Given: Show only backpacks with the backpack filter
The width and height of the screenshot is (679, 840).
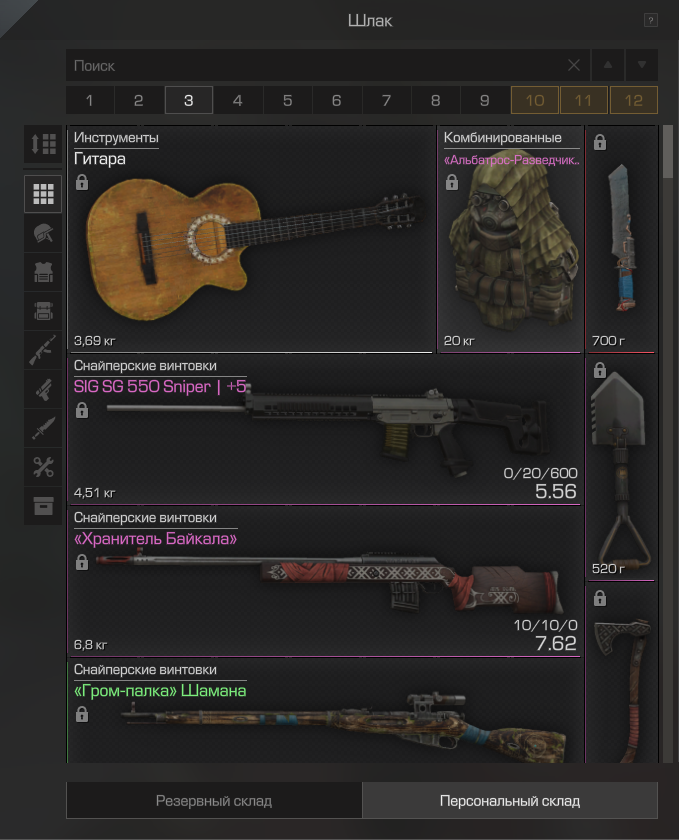Looking at the screenshot, I should pos(43,311).
